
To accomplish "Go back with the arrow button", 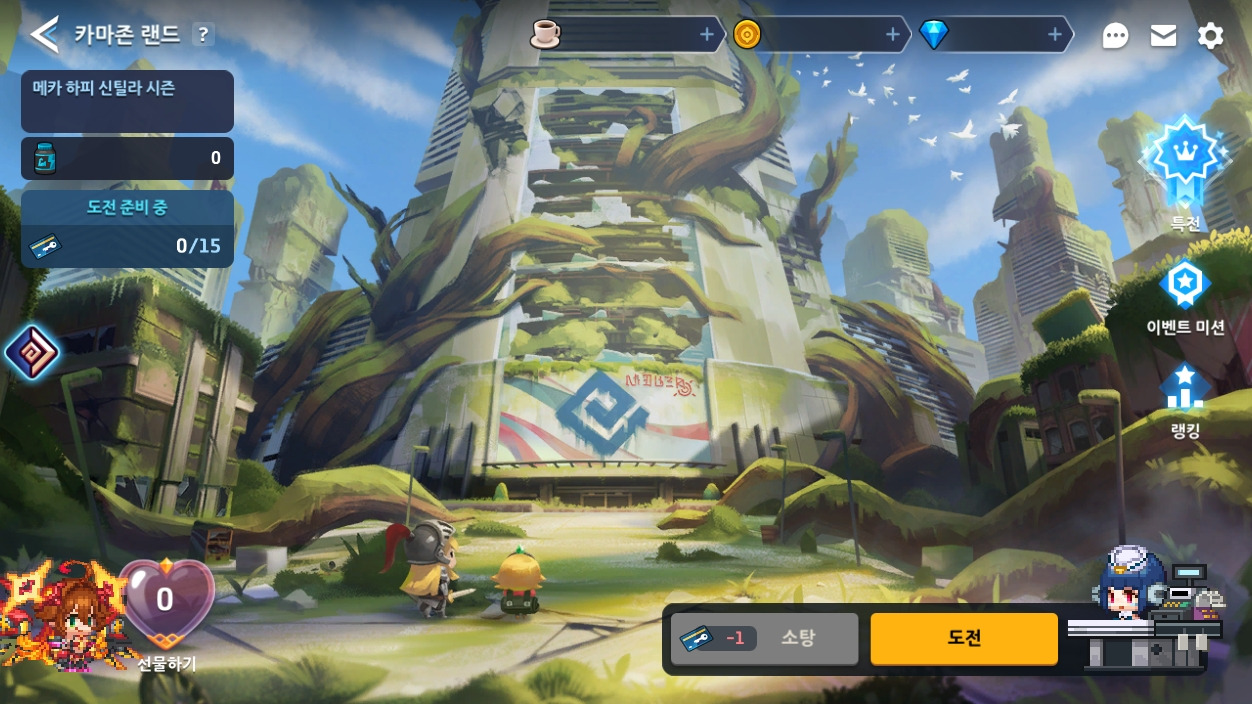I will coord(44,35).
